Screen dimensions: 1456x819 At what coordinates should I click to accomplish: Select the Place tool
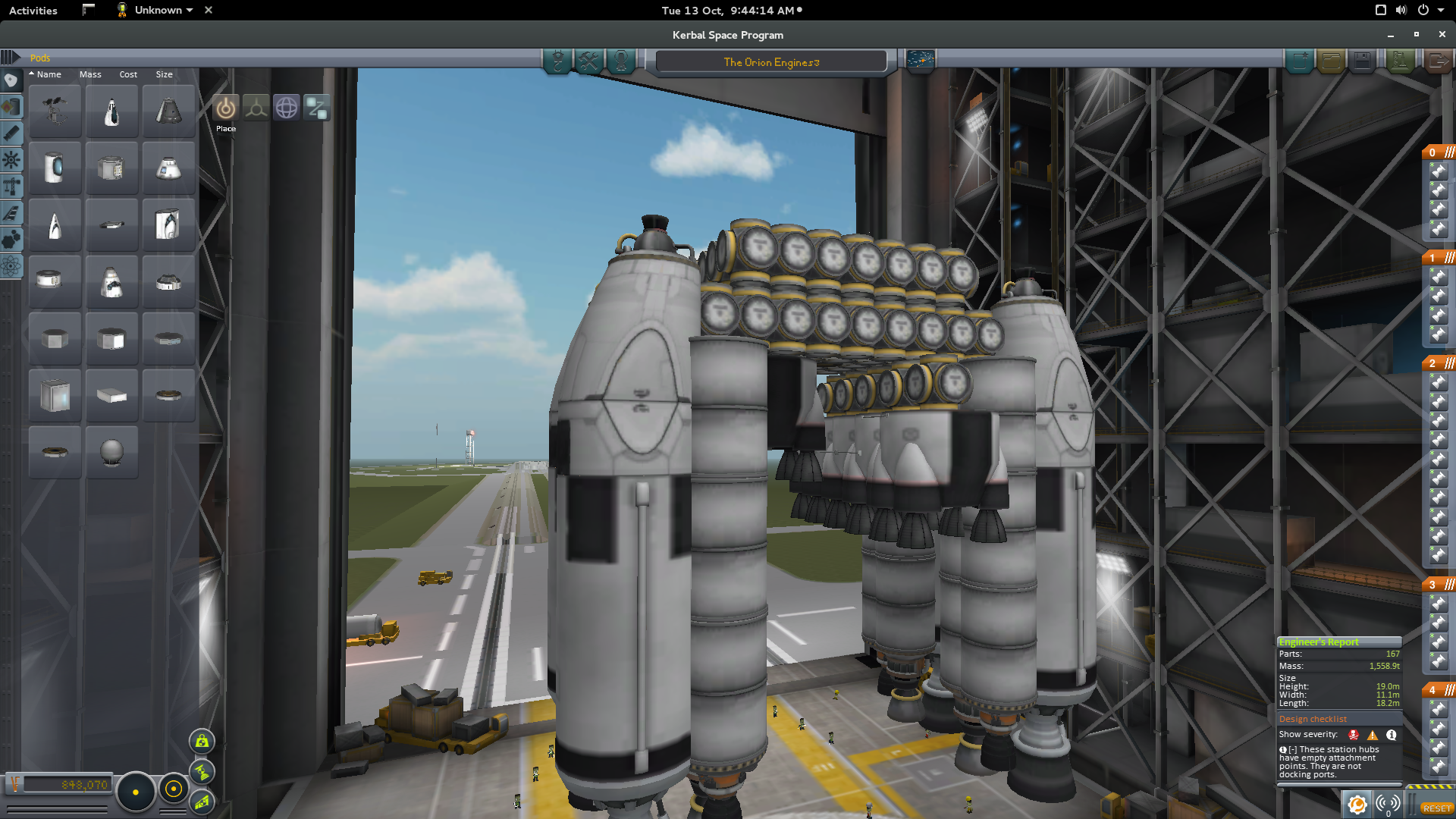(x=225, y=108)
